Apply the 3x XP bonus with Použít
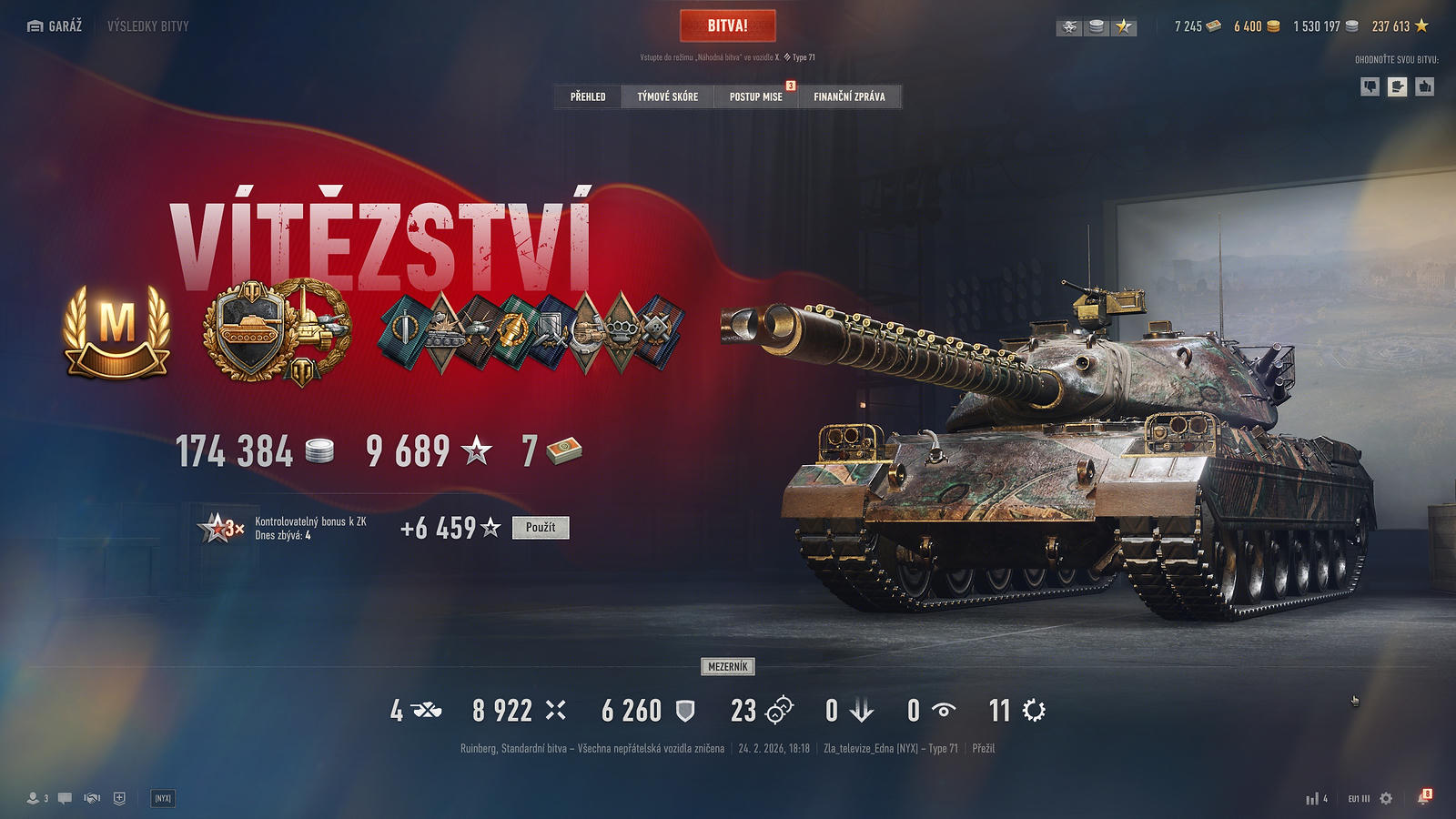This screenshot has height=819, width=1456. (x=541, y=528)
